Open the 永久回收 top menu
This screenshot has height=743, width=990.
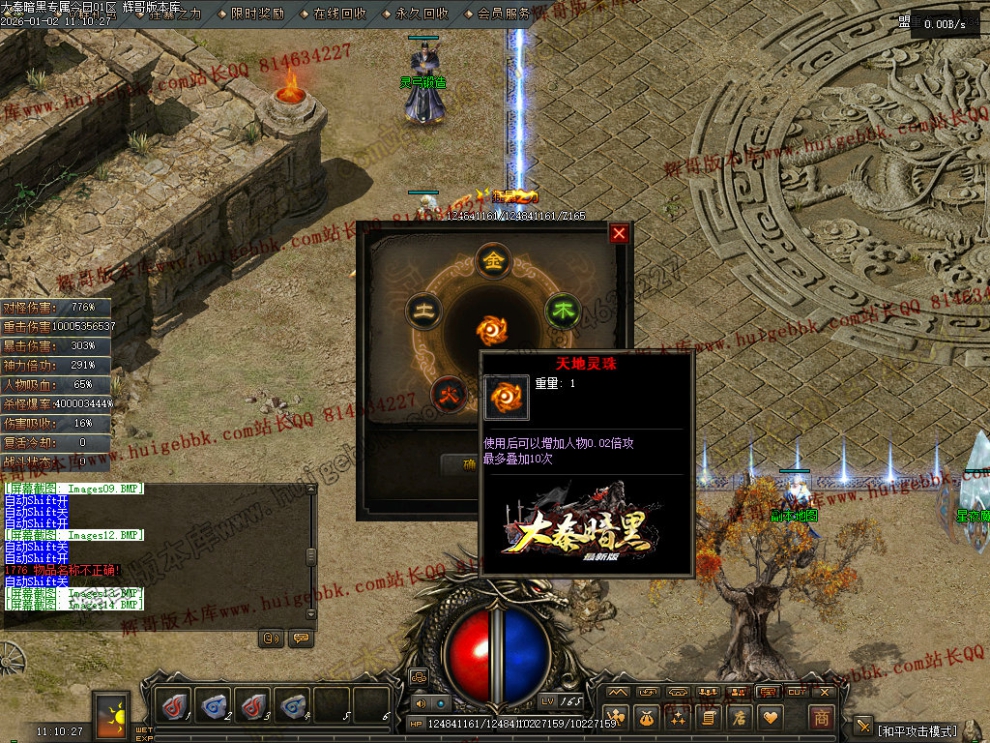click(x=421, y=14)
